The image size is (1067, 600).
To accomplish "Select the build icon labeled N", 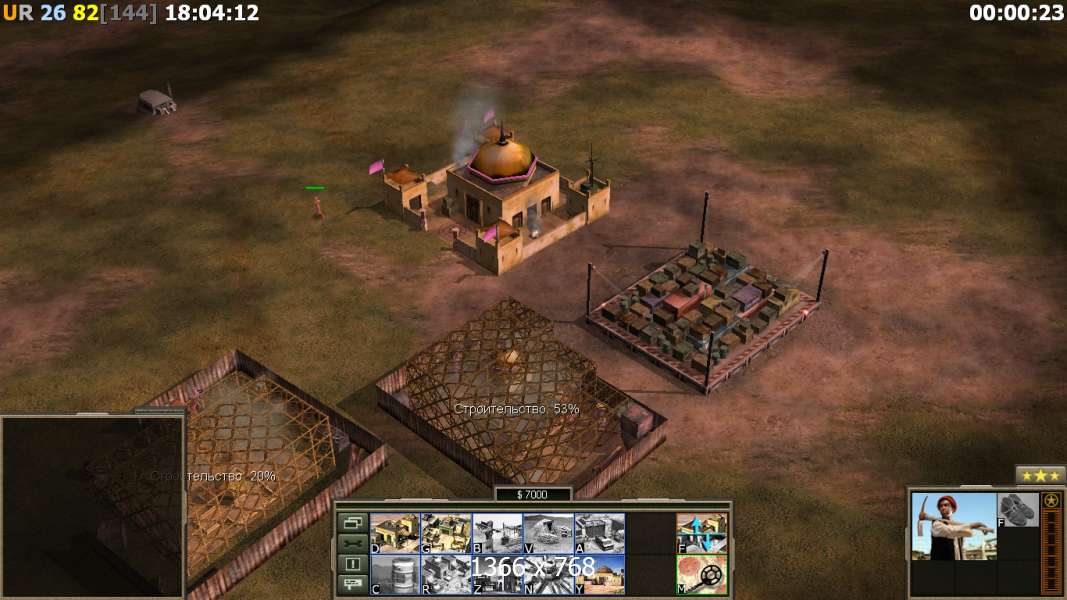I will (548, 575).
